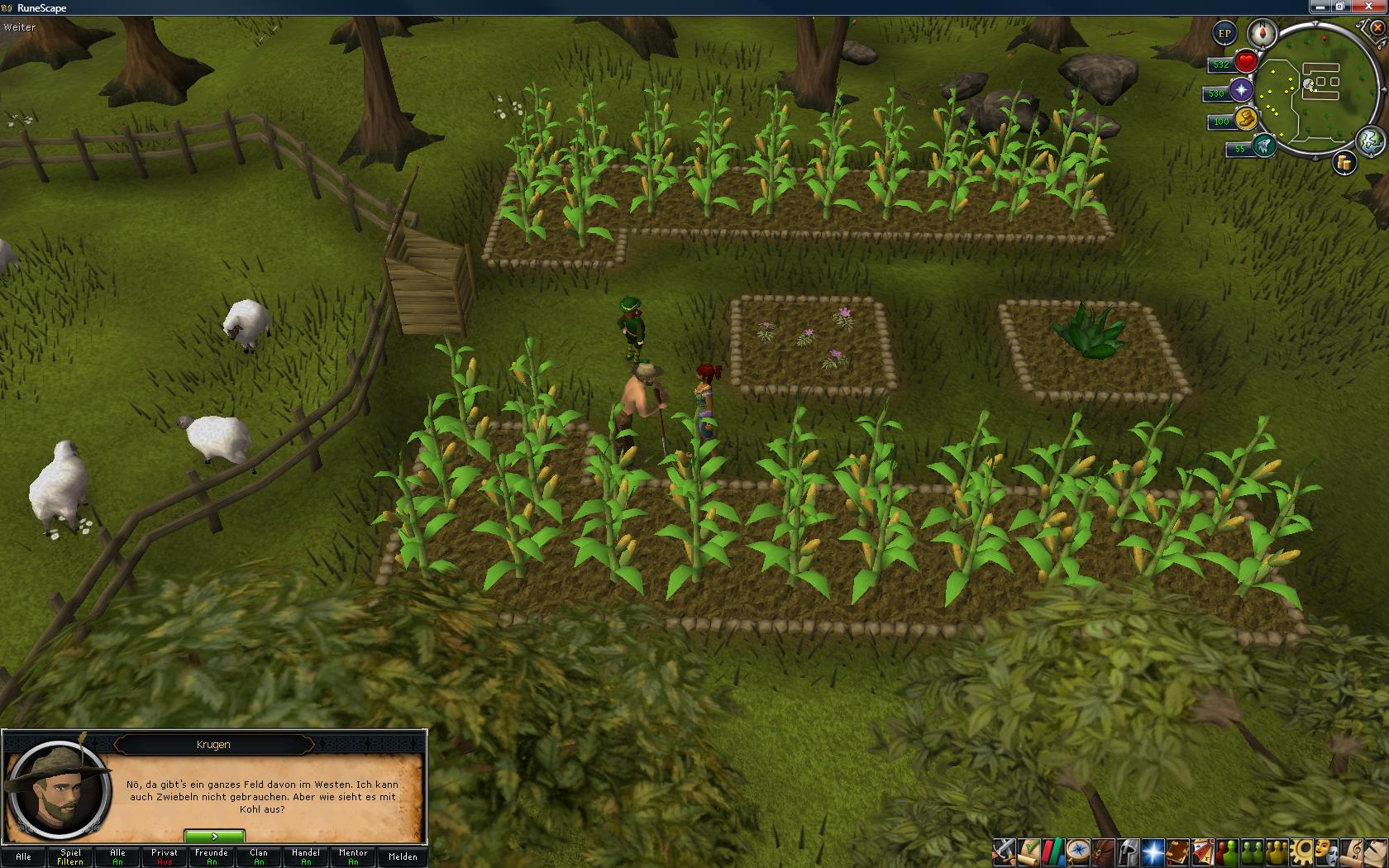Switch to the Freunde chat tab

tap(212, 856)
